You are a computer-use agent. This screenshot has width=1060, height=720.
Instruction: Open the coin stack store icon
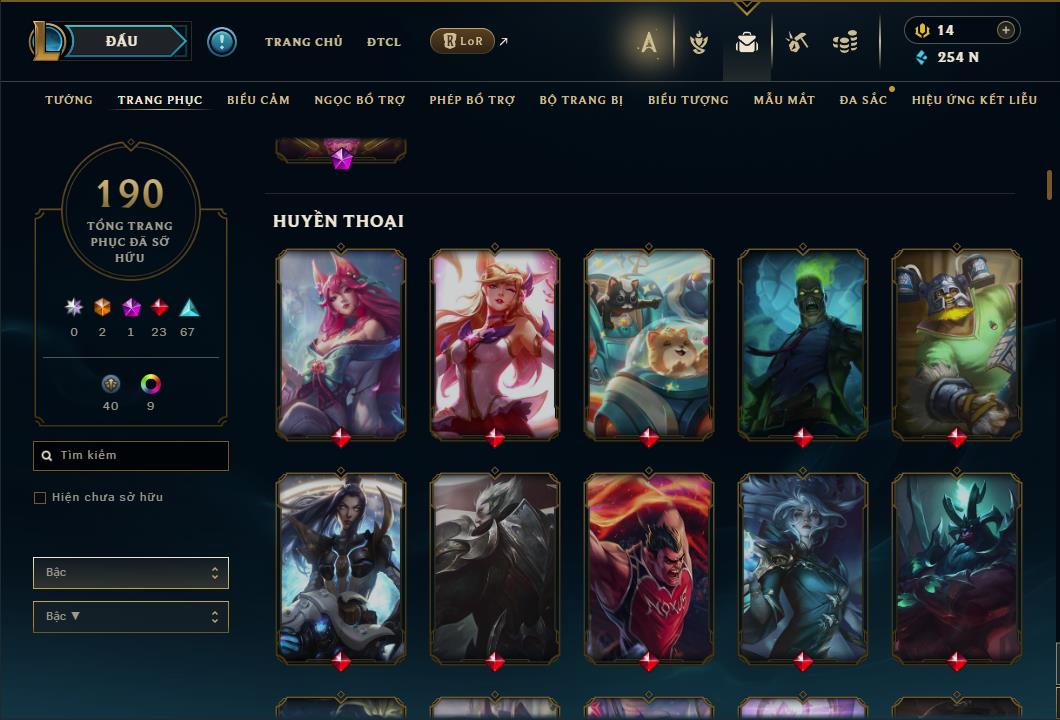(845, 42)
